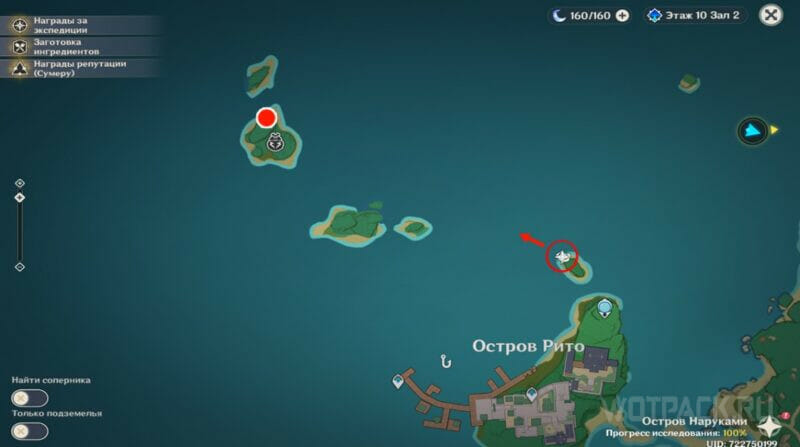Select the teleport waypoint at the pier
The height and width of the screenshot is (447, 800).
pyautogui.click(x=398, y=381)
